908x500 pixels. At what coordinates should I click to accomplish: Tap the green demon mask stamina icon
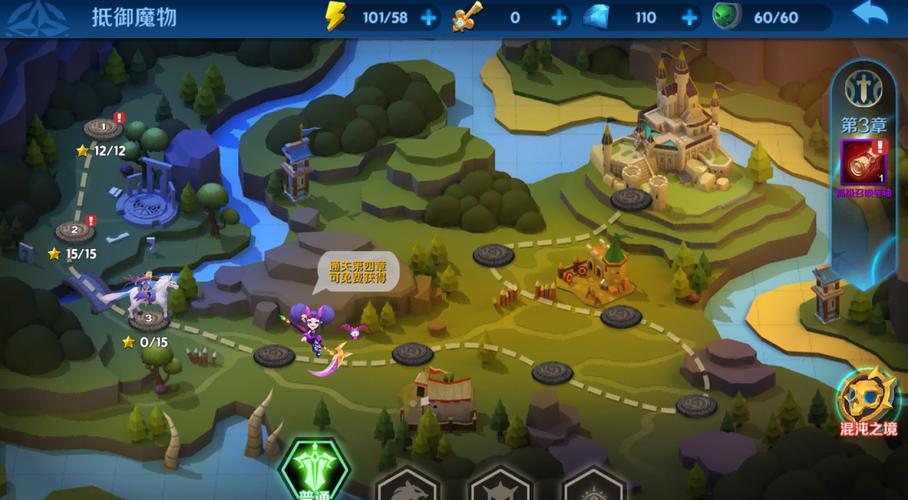[x=726, y=17]
